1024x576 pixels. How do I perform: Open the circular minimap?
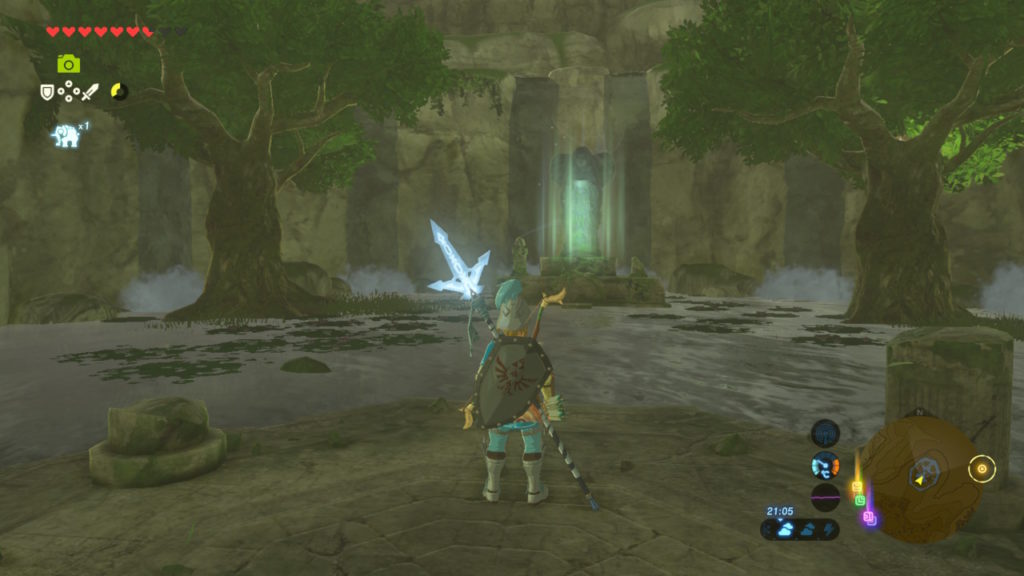tap(918, 479)
